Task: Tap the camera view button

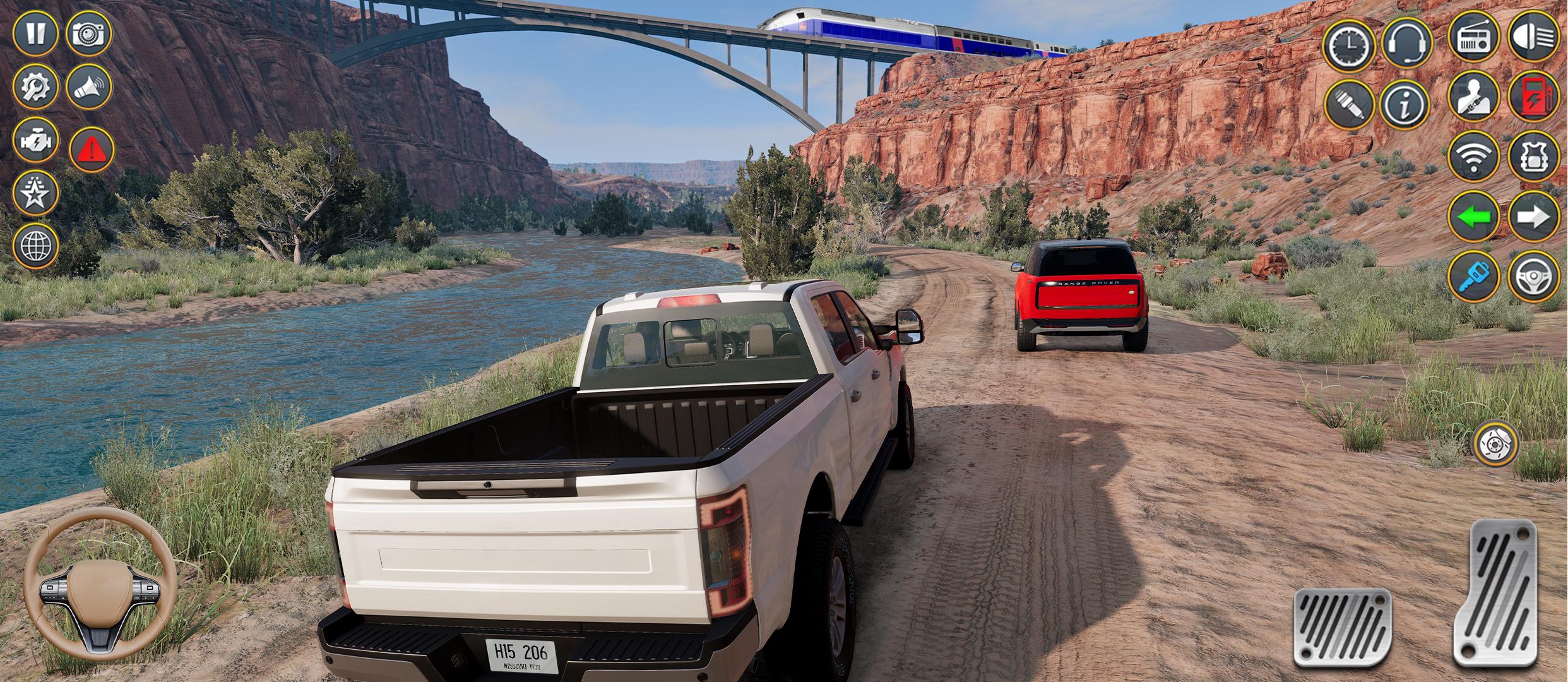Action: [x=88, y=33]
